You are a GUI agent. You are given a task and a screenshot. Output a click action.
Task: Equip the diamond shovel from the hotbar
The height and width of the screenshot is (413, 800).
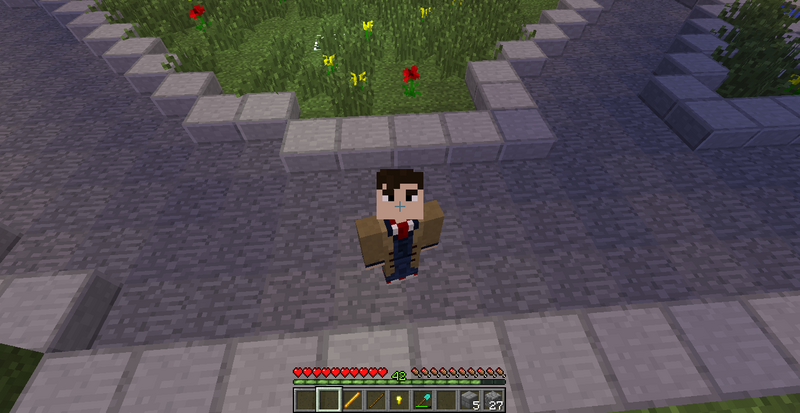pos(422,401)
